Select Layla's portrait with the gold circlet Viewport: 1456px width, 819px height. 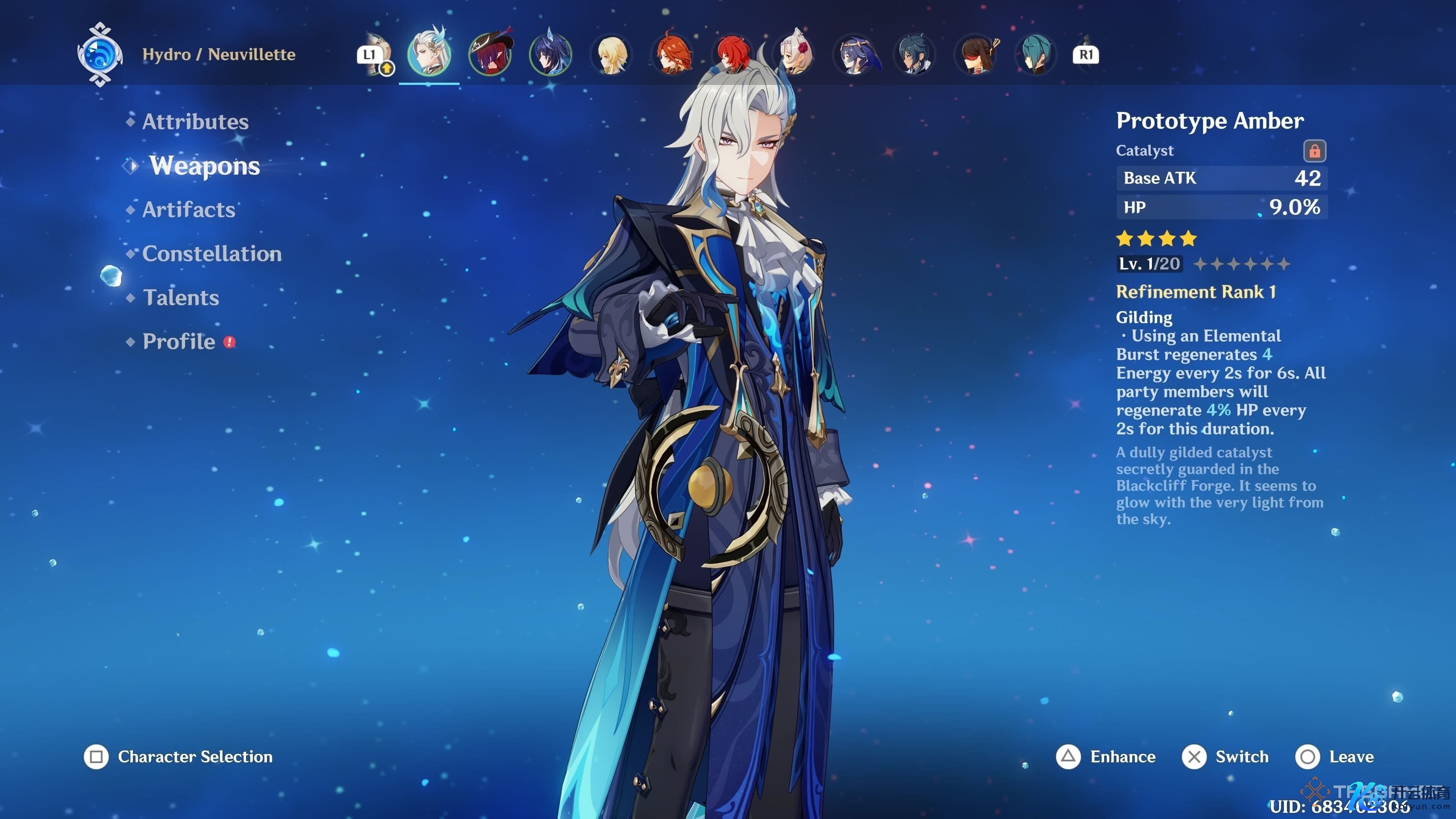[855, 55]
